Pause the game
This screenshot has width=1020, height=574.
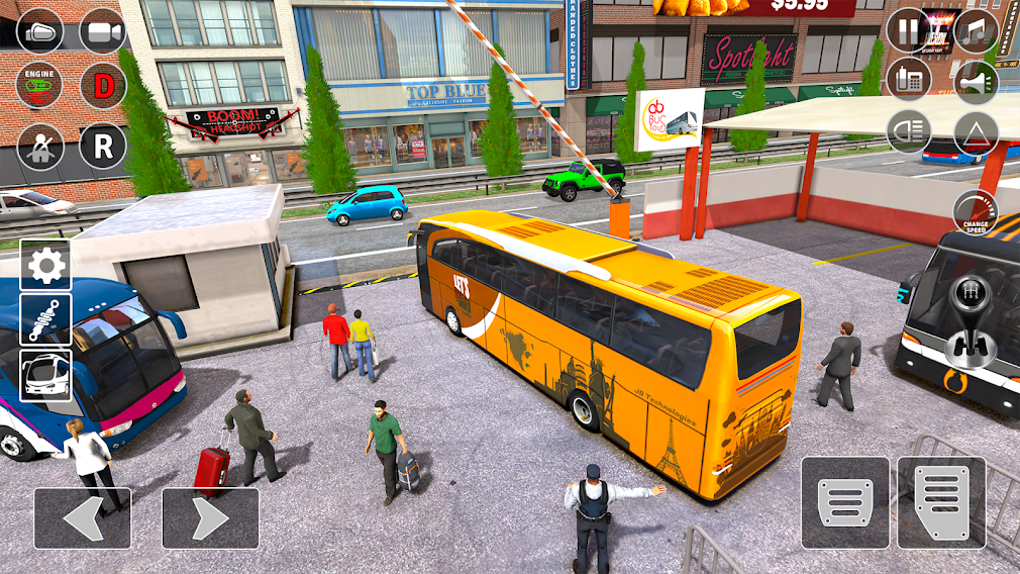pos(908,30)
